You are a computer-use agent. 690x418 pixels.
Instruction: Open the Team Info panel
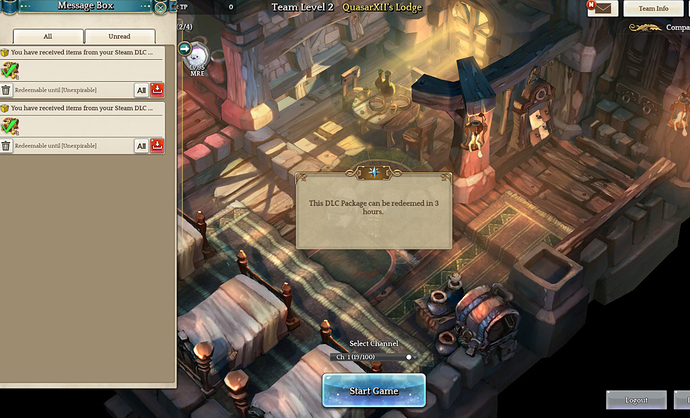[653, 8]
